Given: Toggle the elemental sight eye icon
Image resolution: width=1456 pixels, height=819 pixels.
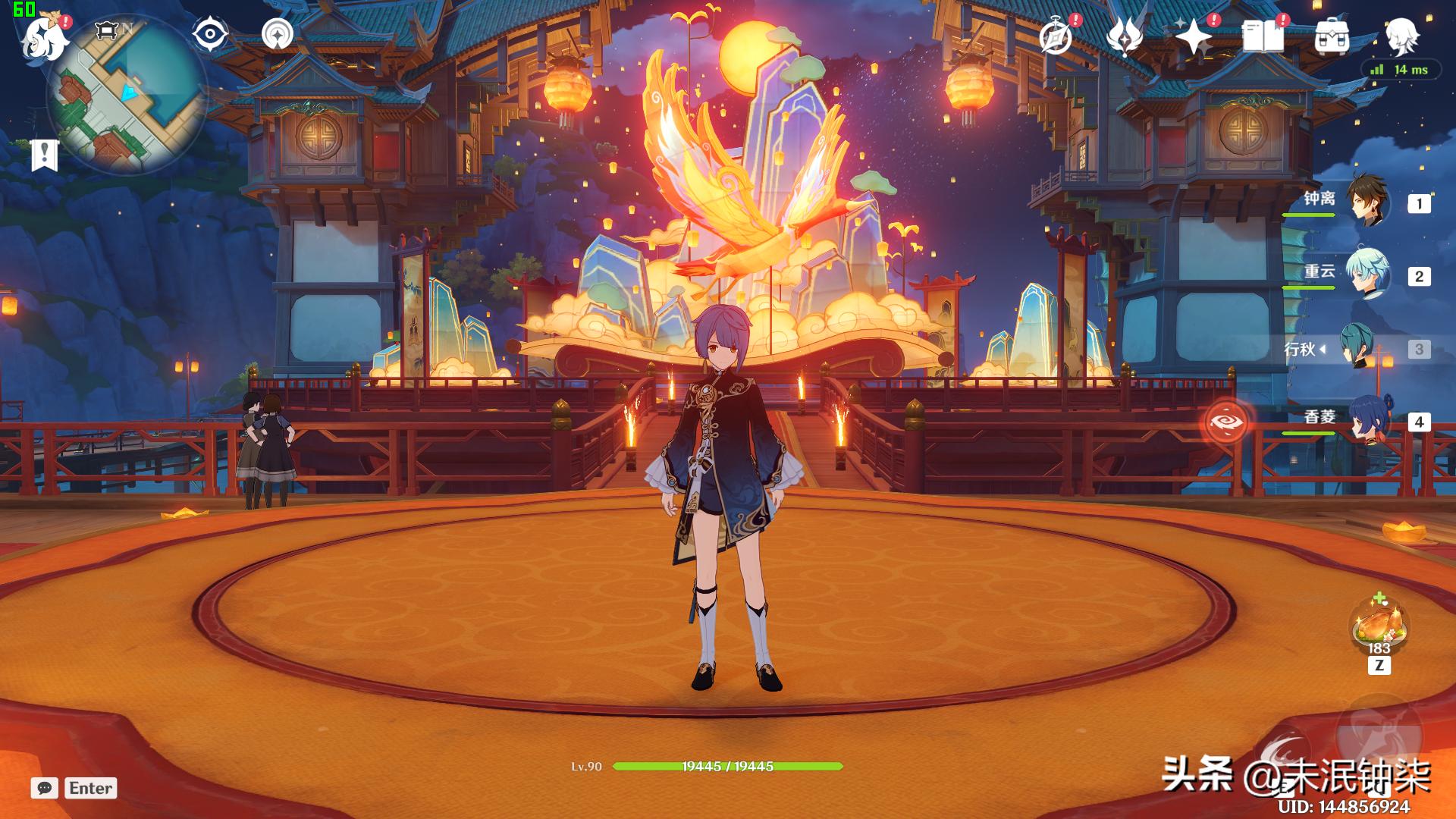Looking at the screenshot, I should click(209, 34).
